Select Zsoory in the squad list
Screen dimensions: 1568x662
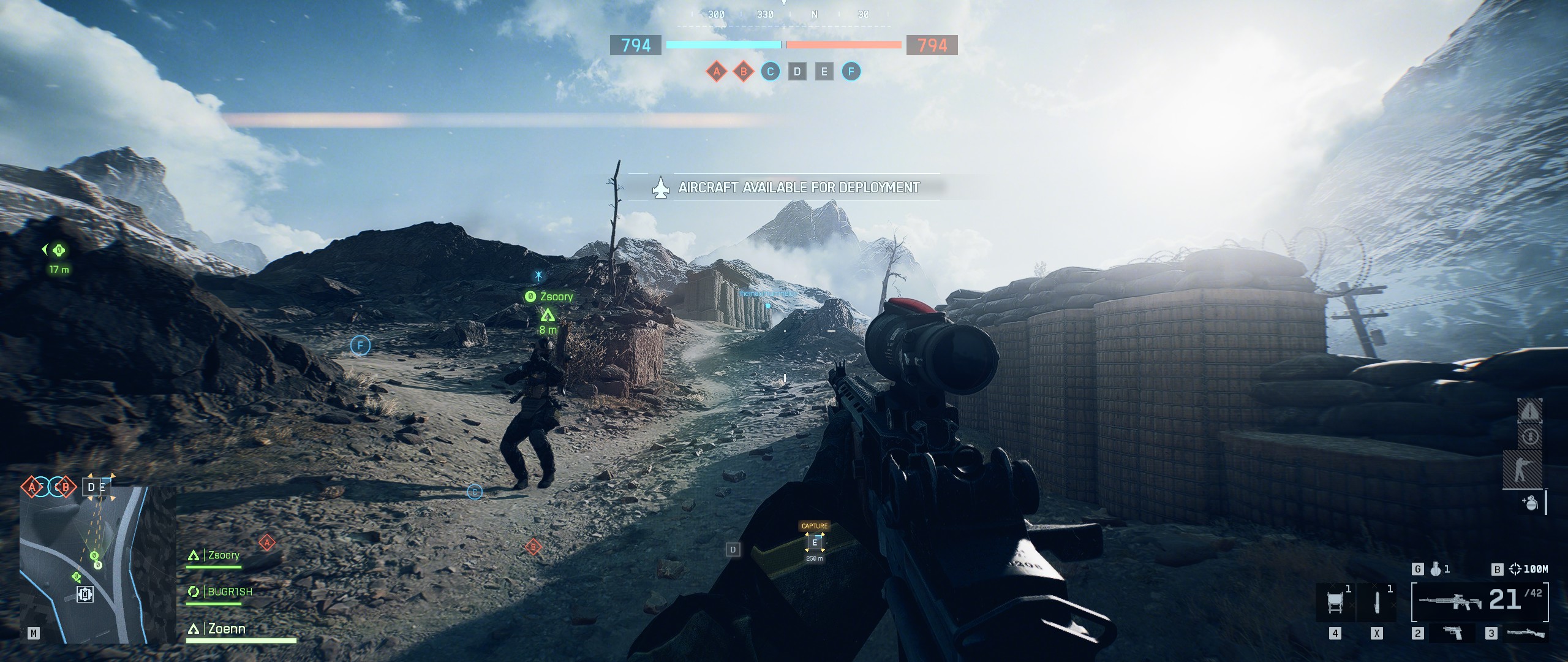coord(223,555)
